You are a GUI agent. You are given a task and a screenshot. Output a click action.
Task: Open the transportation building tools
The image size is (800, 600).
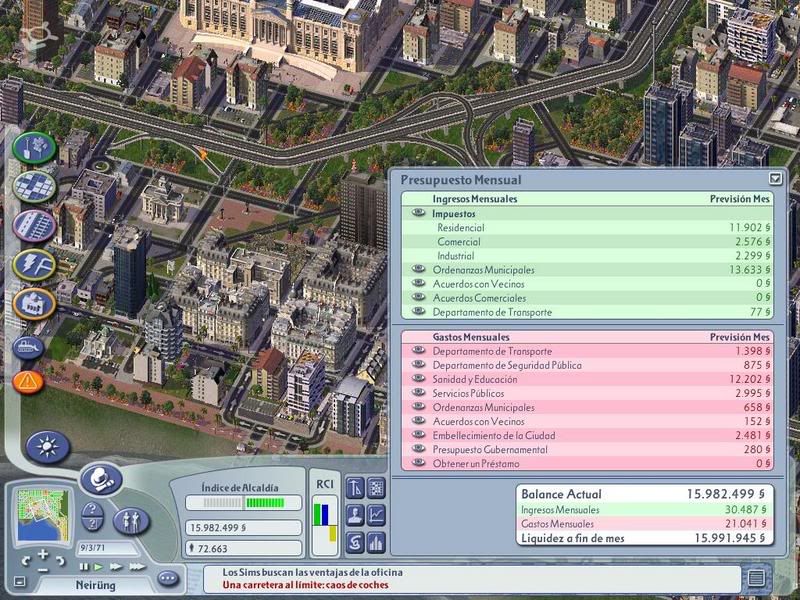point(34,225)
